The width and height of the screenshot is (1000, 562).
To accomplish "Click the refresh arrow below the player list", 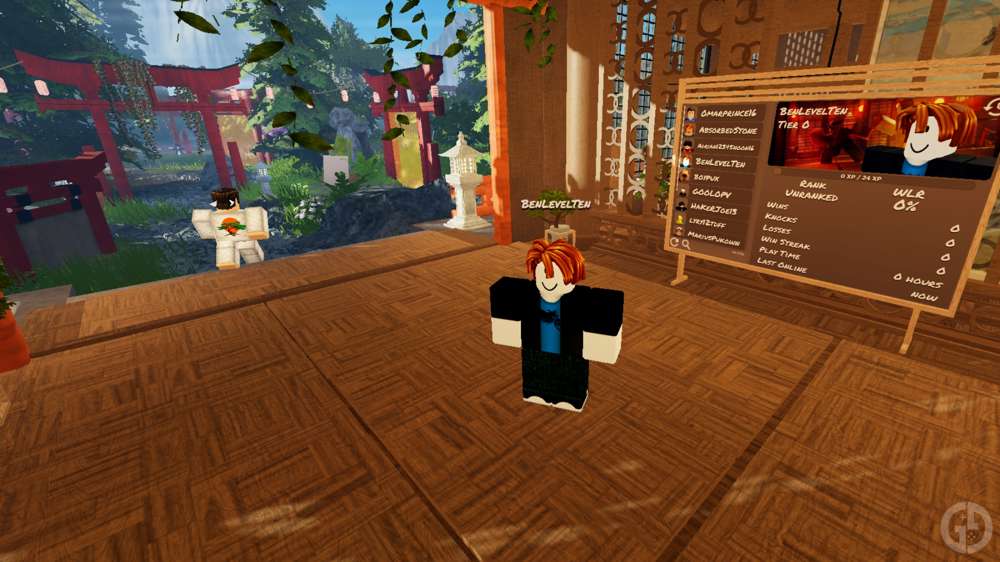I will [x=674, y=242].
